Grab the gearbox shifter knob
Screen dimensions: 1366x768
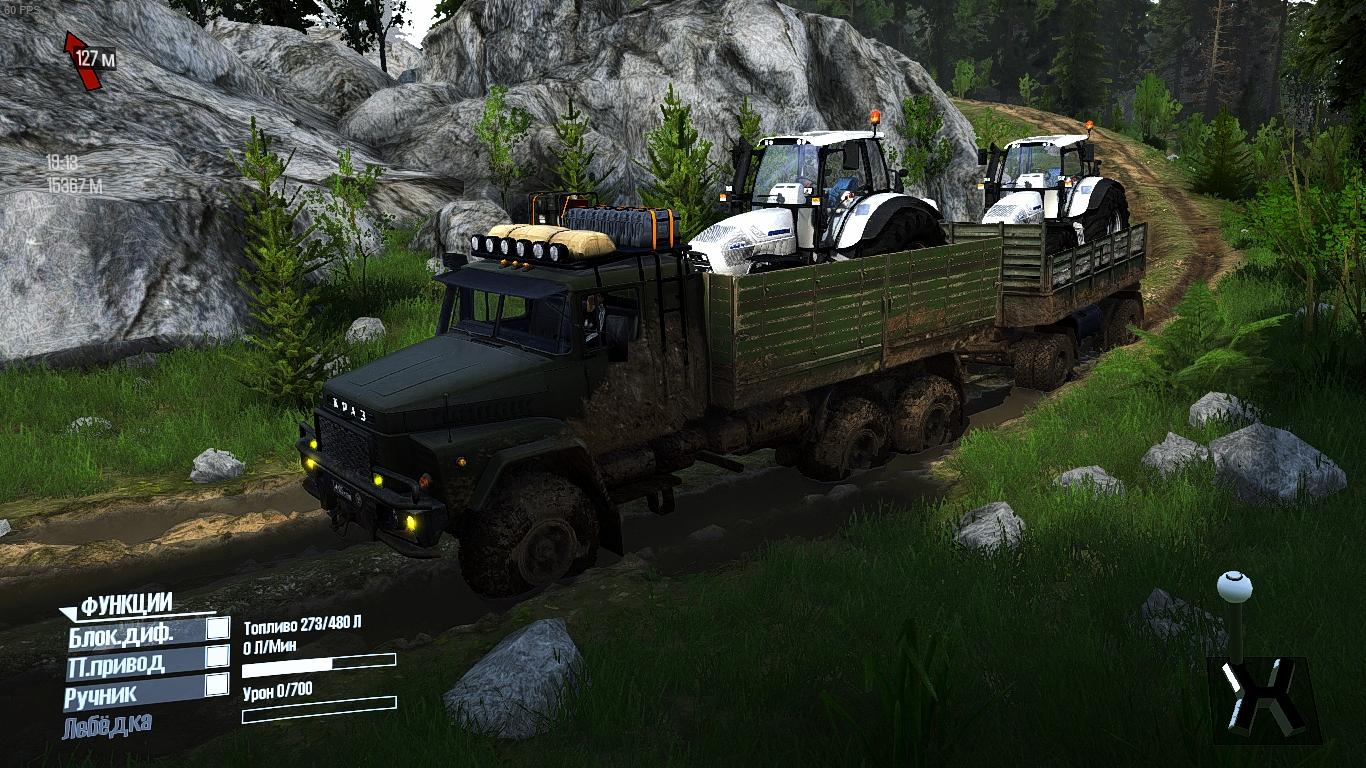tap(1234, 585)
